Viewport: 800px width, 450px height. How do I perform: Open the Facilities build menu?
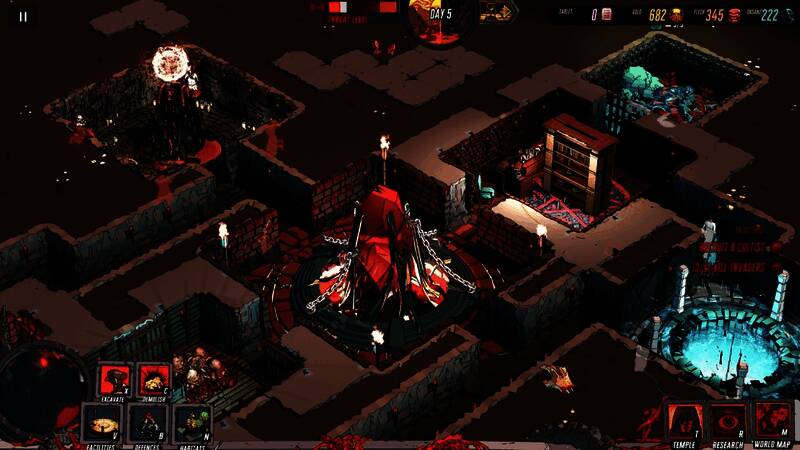click(100, 423)
